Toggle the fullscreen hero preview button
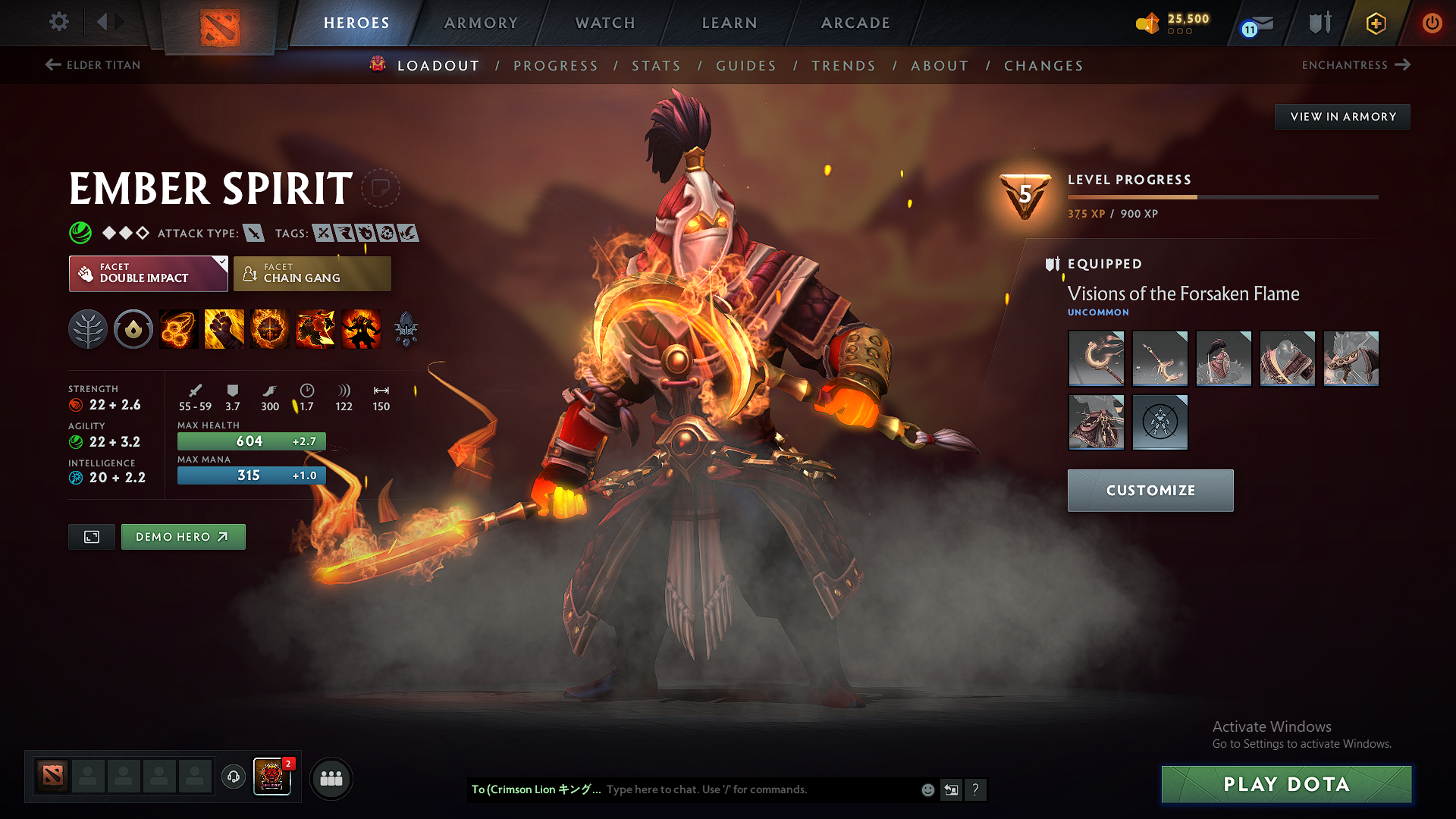Image resolution: width=1456 pixels, height=819 pixels. coord(91,536)
